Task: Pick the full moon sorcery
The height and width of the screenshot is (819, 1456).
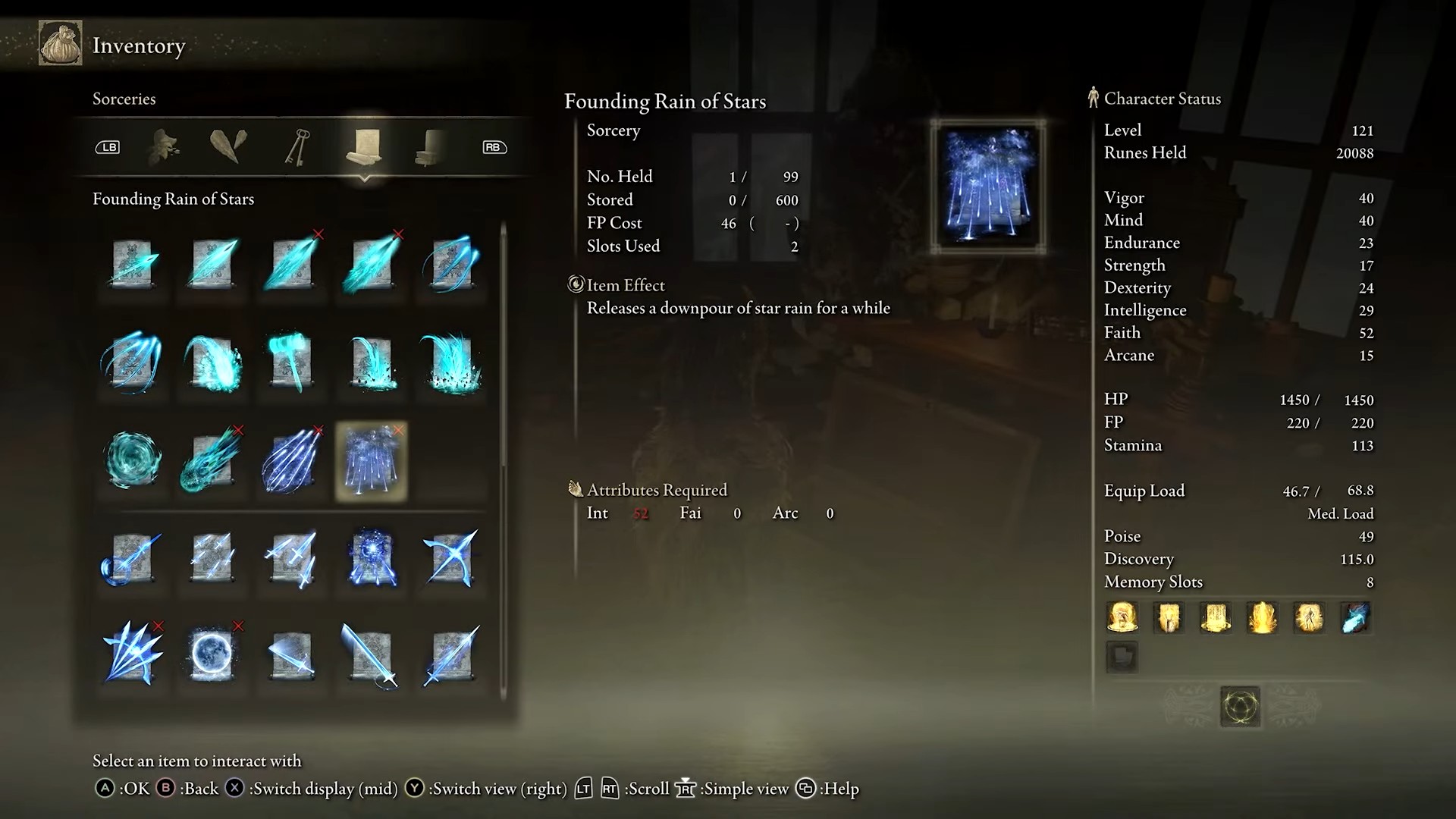Action: (212, 654)
